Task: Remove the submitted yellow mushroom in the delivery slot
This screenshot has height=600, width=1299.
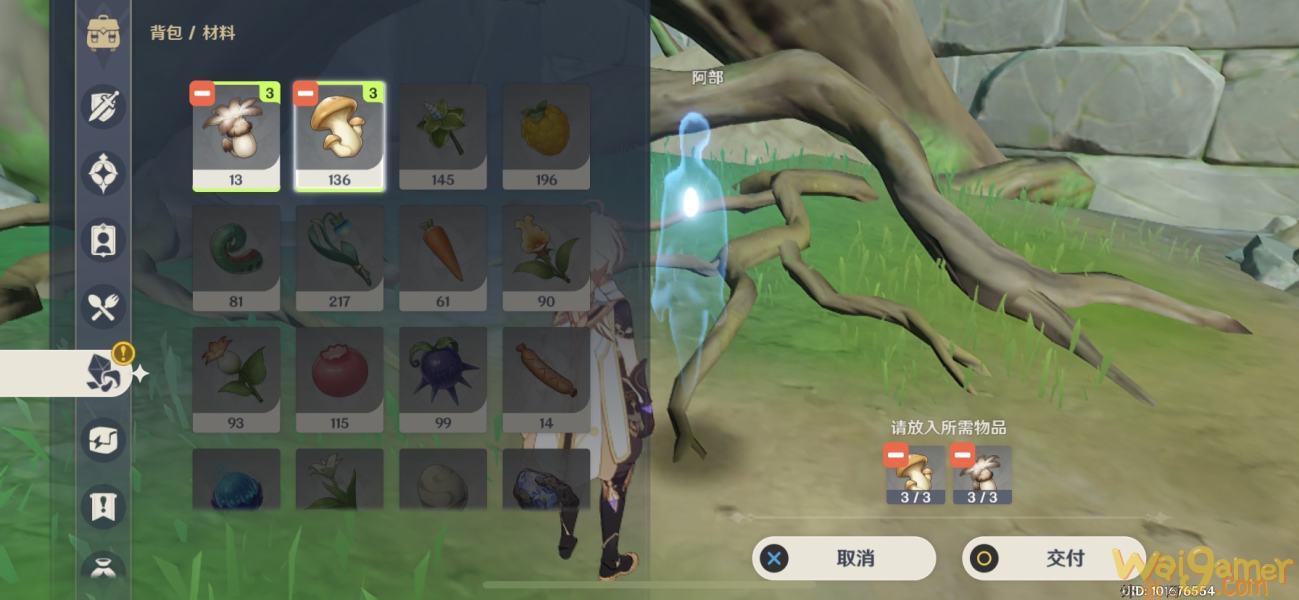Action: click(896, 457)
